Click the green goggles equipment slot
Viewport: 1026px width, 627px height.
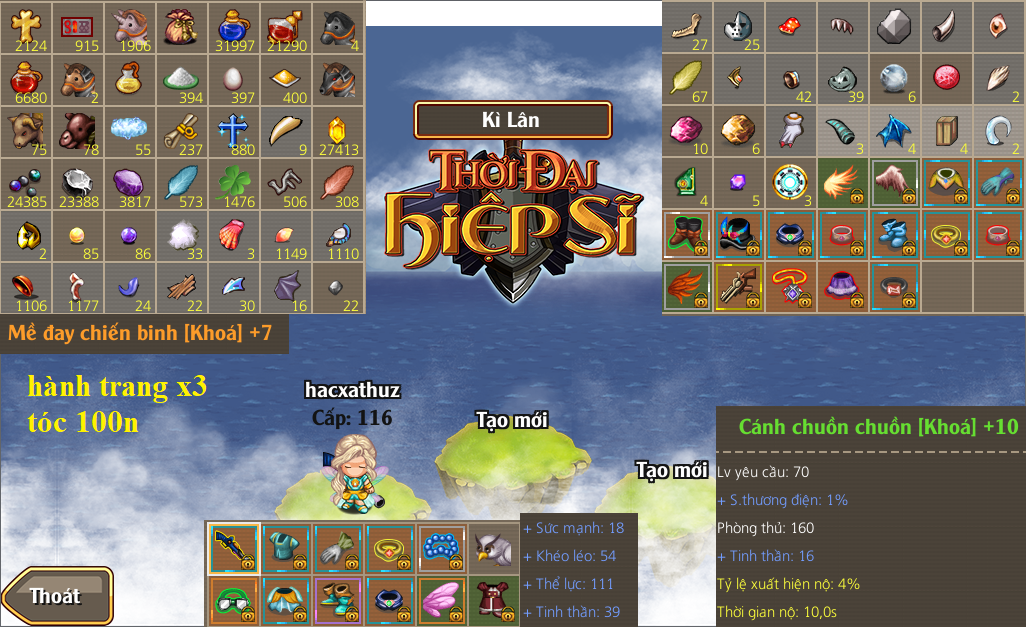click(x=234, y=601)
